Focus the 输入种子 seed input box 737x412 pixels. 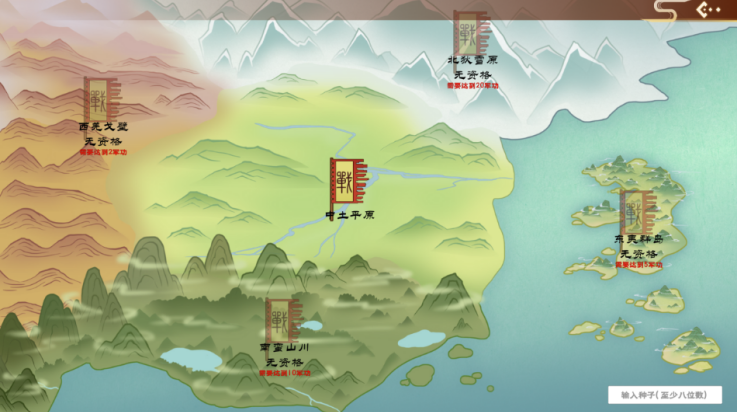coord(664,395)
